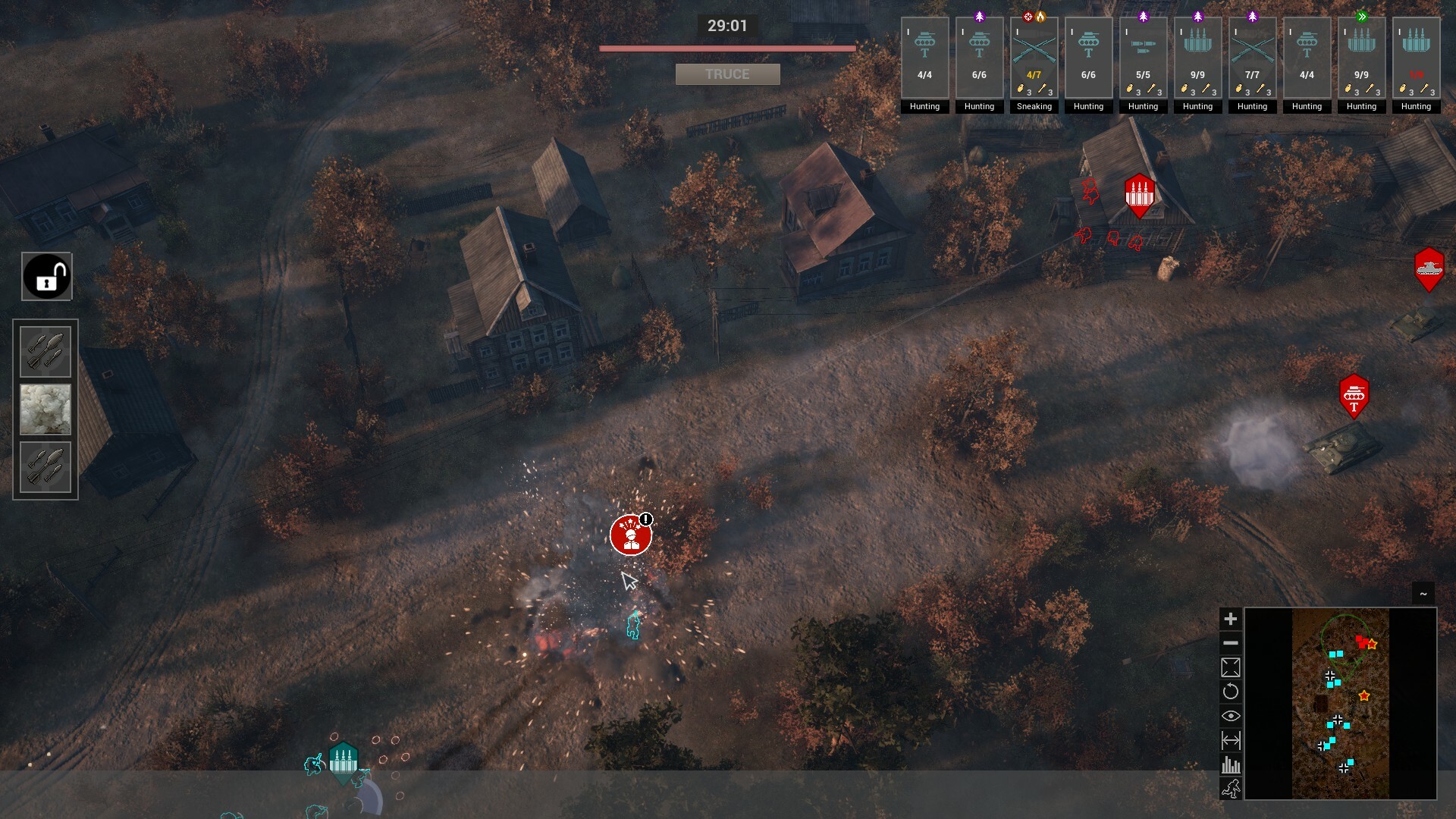Select the bottom rocket barrage ability
This screenshot has width=1456, height=819.
point(45,466)
